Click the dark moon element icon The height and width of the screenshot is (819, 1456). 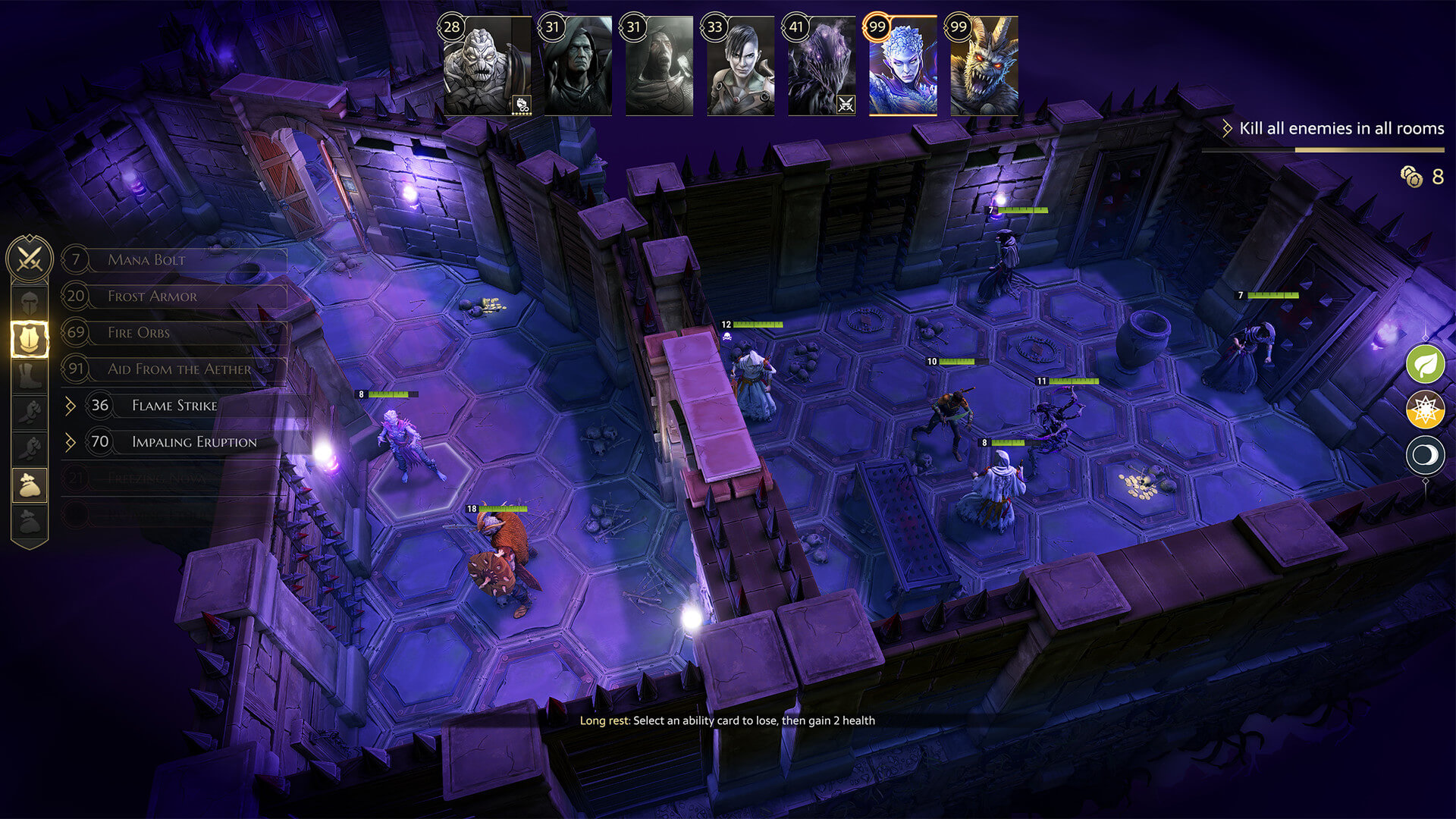pos(1425,456)
